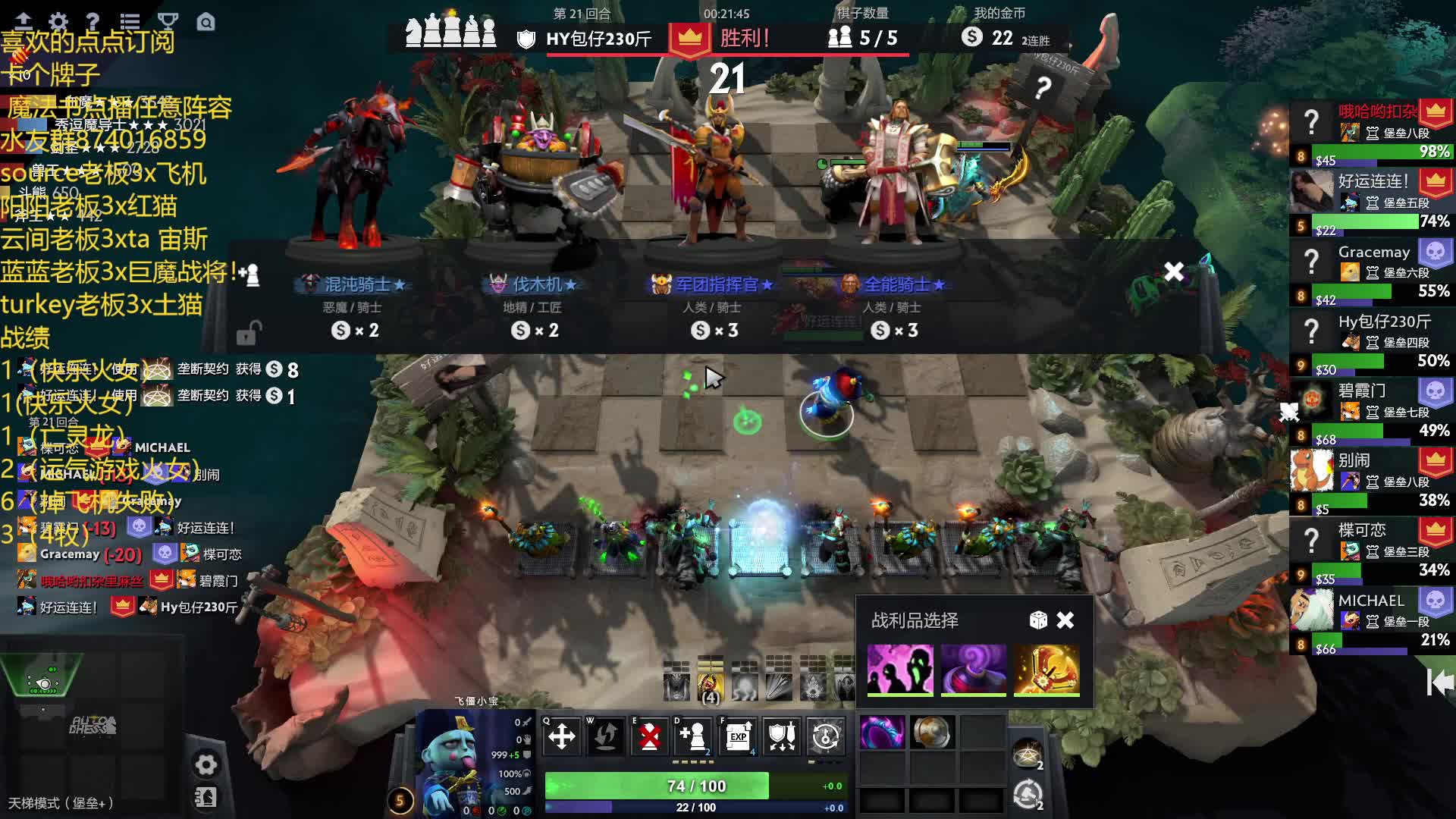Close the 战利品选择 loot panel
This screenshot has height=819, width=1456.
click(1065, 620)
